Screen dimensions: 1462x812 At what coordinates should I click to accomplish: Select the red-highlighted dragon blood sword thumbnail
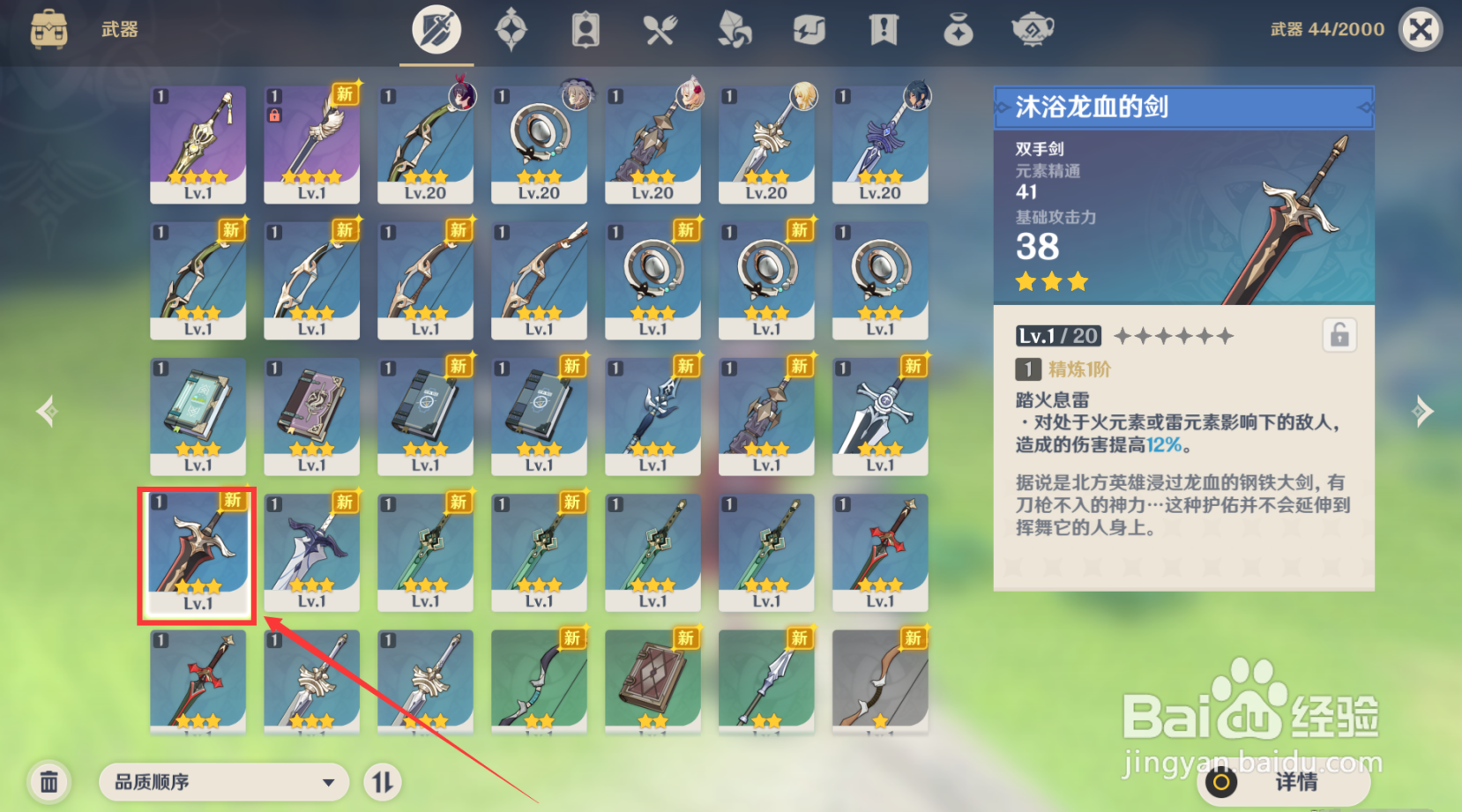[196, 553]
